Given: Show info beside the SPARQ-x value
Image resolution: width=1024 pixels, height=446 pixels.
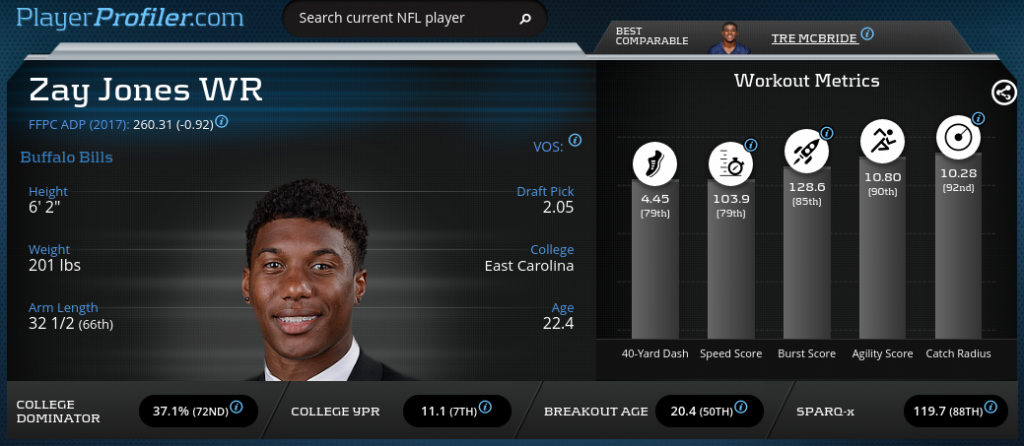Looking at the screenshot, I should [990, 407].
